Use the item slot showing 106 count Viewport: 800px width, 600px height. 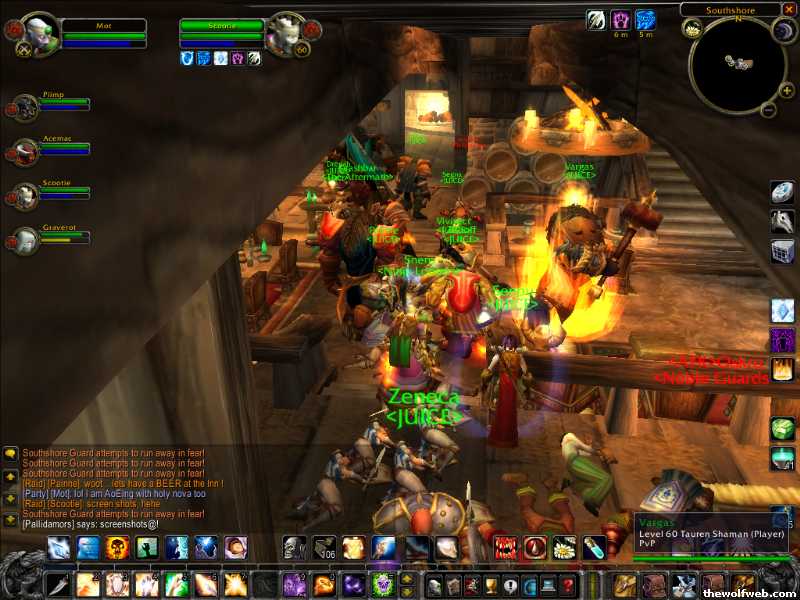(324, 548)
